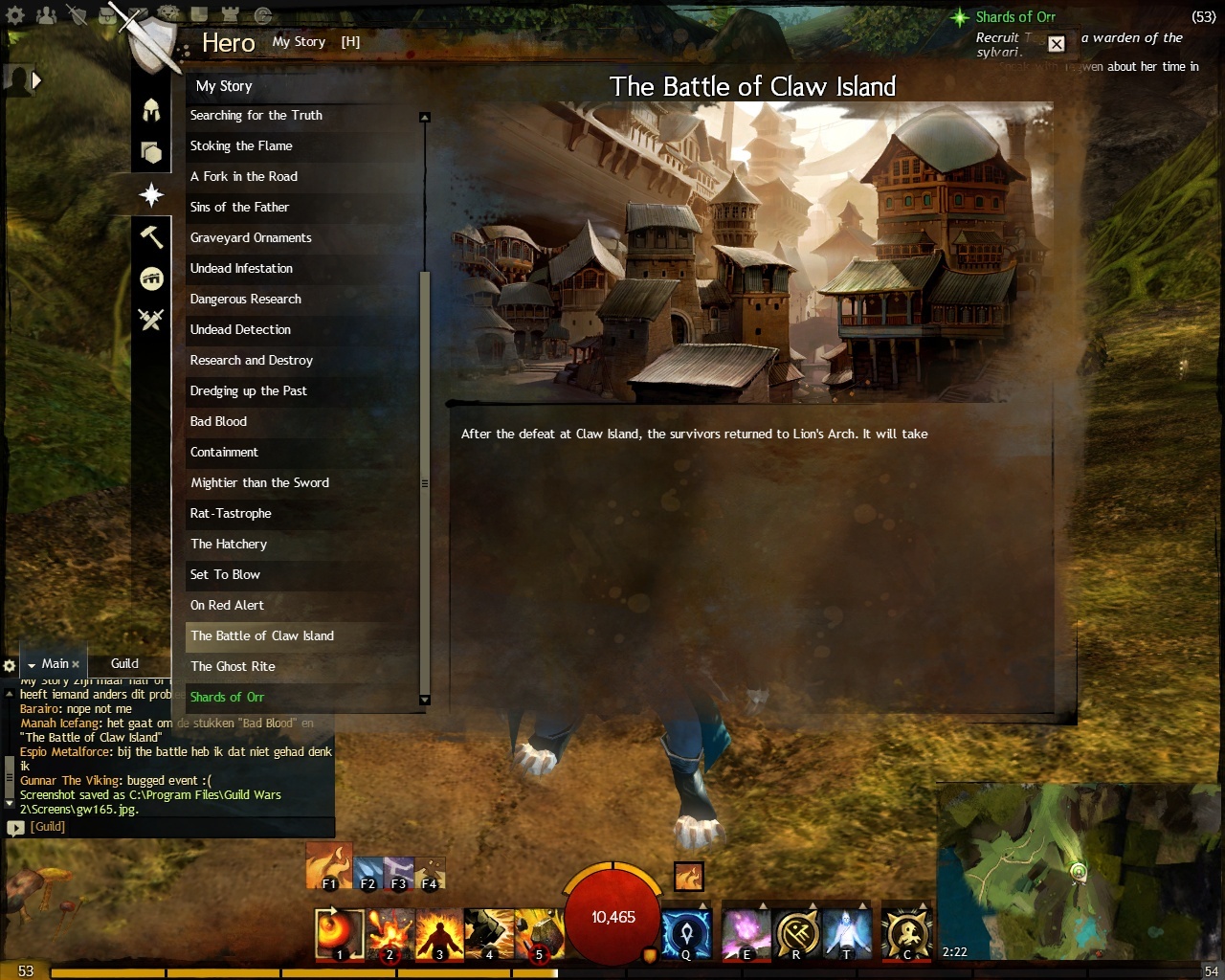This screenshot has height=980, width=1225.
Task: Show 'Rat-Tastrophe' story summary
Action: pos(231,514)
